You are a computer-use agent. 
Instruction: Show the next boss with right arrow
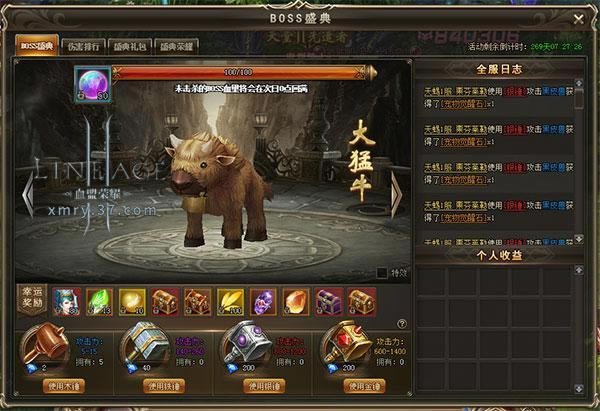[396, 188]
